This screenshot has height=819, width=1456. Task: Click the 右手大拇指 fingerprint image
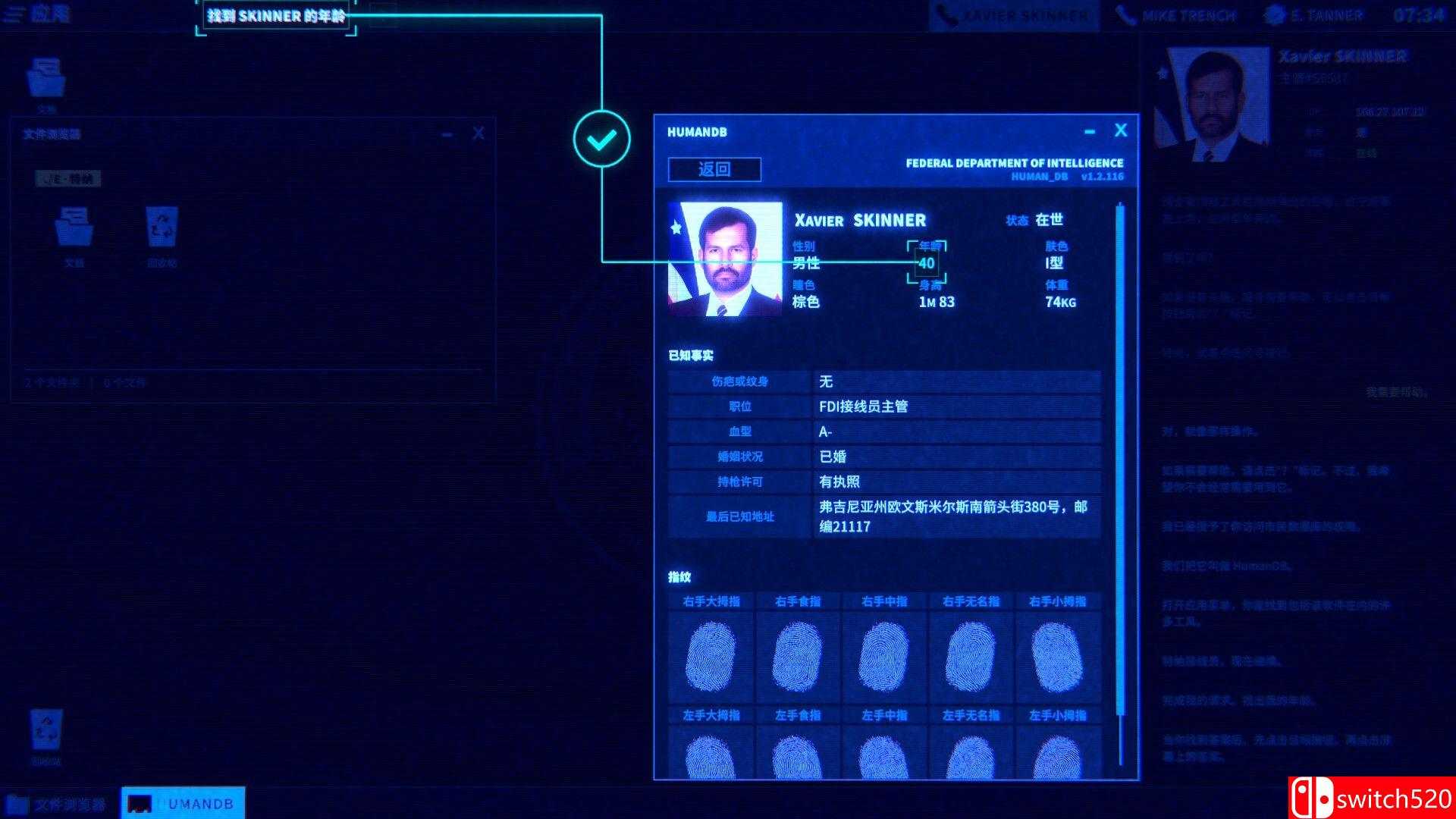709,654
